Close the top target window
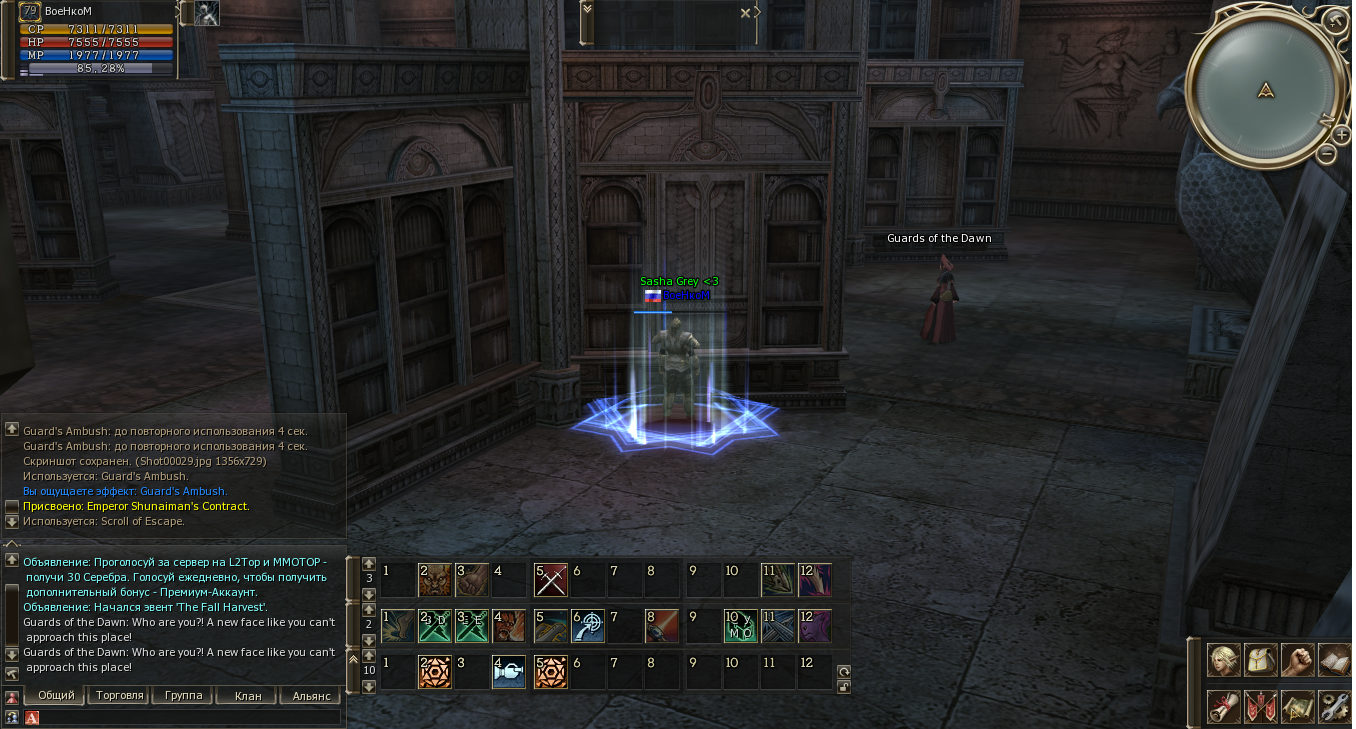1356x729 pixels. [745, 13]
